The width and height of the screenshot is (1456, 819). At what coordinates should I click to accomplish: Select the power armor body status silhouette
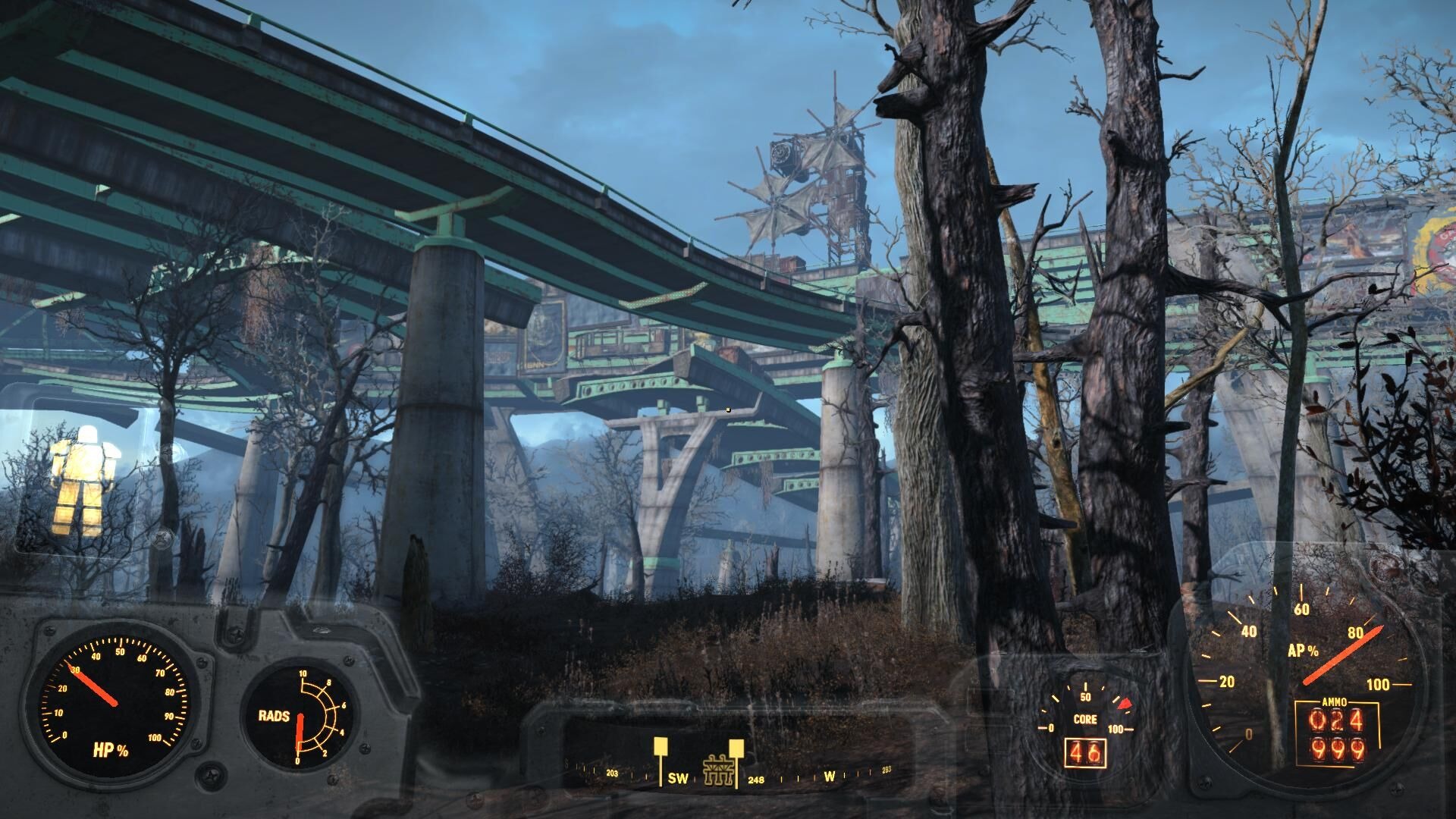click(86, 470)
